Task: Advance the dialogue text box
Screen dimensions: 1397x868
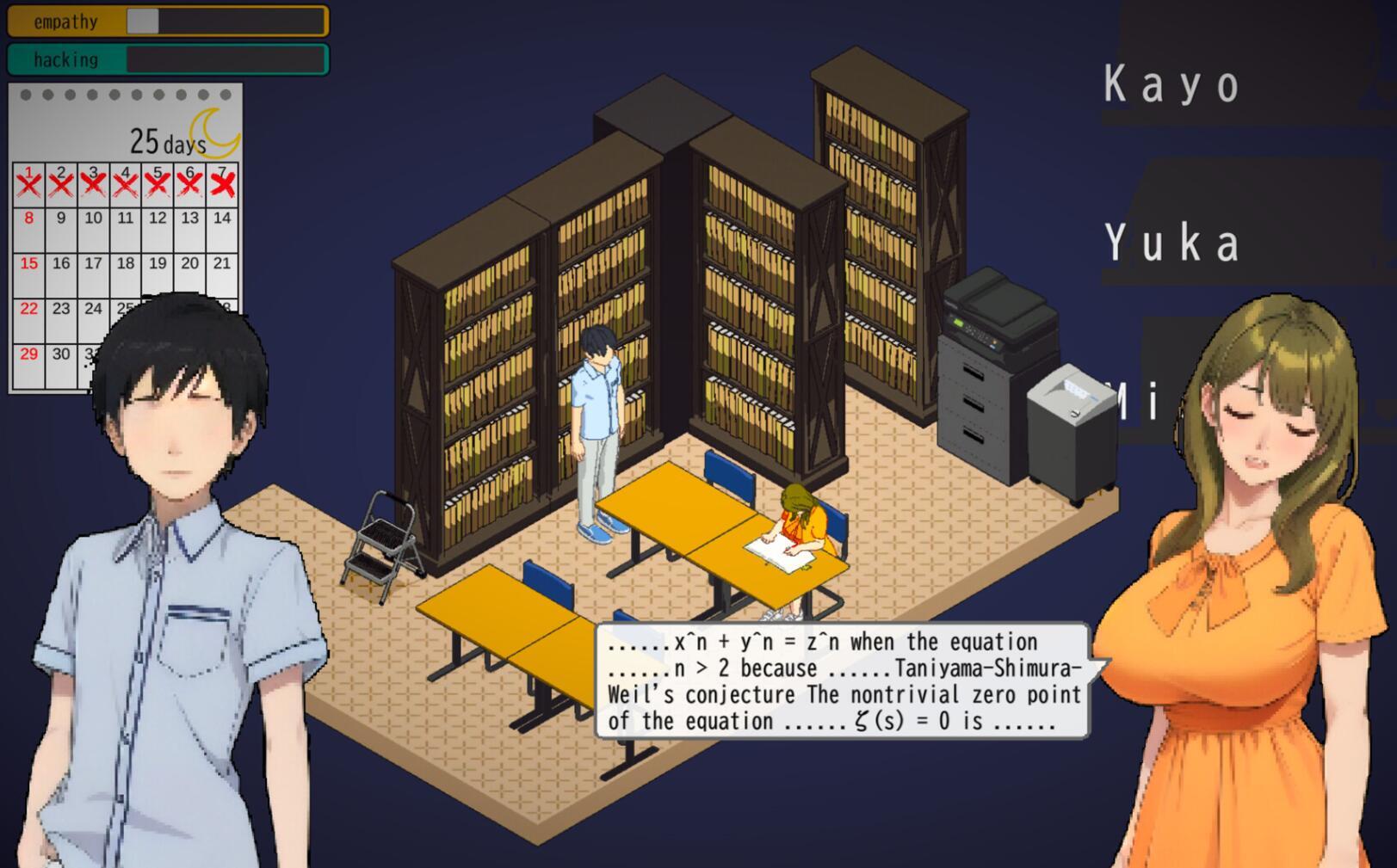Action: (844, 680)
